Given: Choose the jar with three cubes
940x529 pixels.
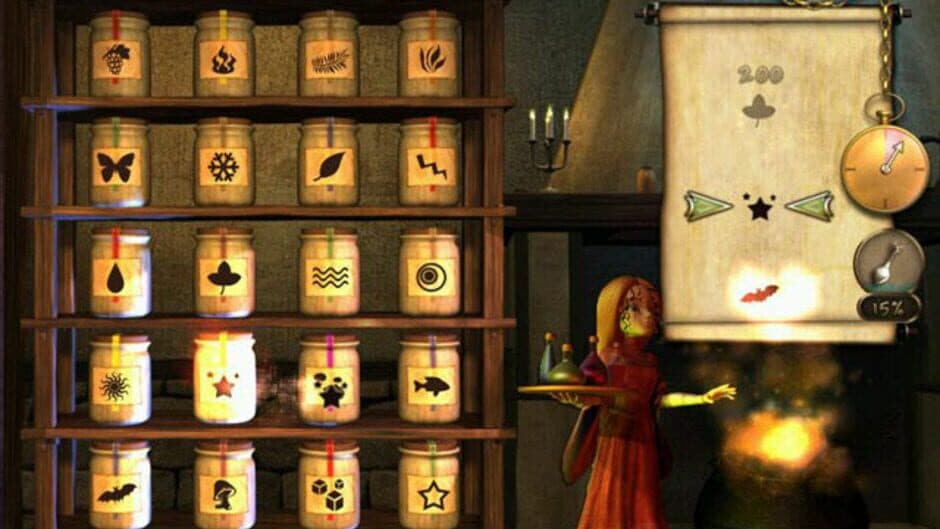Looking at the screenshot, I should tap(328, 492).
